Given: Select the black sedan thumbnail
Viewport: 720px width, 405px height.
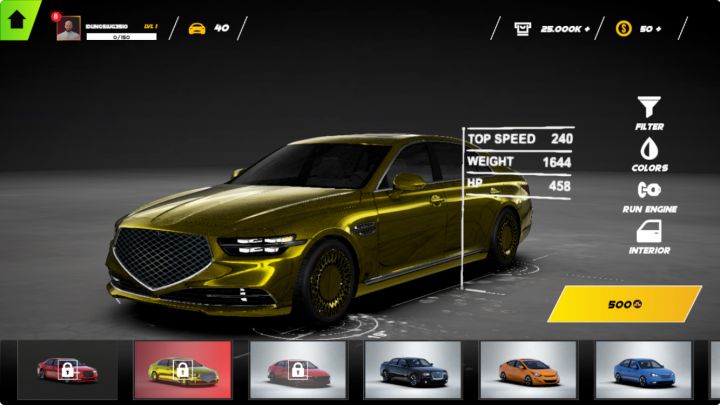Looking at the screenshot, I should (x=412, y=370).
